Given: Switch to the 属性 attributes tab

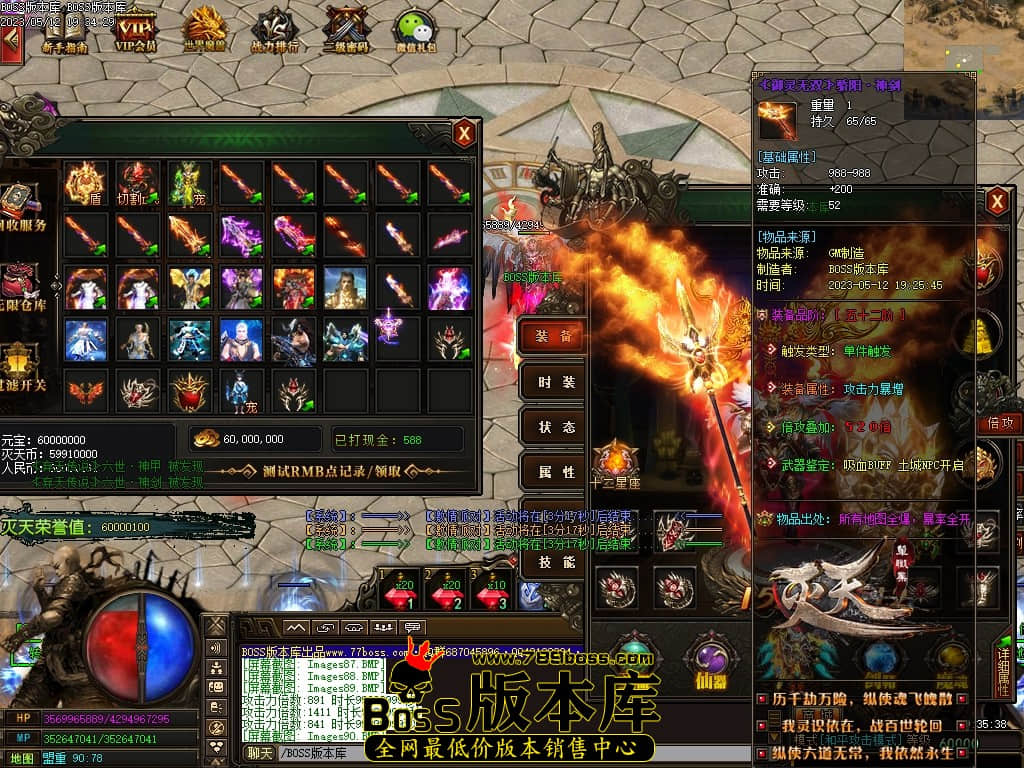Looking at the screenshot, I should pos(553,472).
